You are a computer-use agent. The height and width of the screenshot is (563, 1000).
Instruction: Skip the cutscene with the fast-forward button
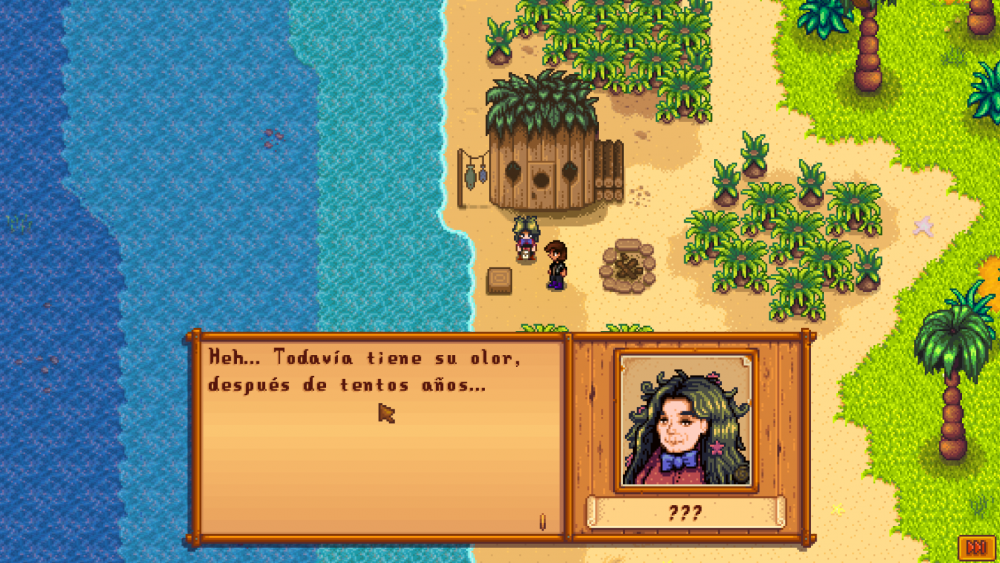pos(974,547)
